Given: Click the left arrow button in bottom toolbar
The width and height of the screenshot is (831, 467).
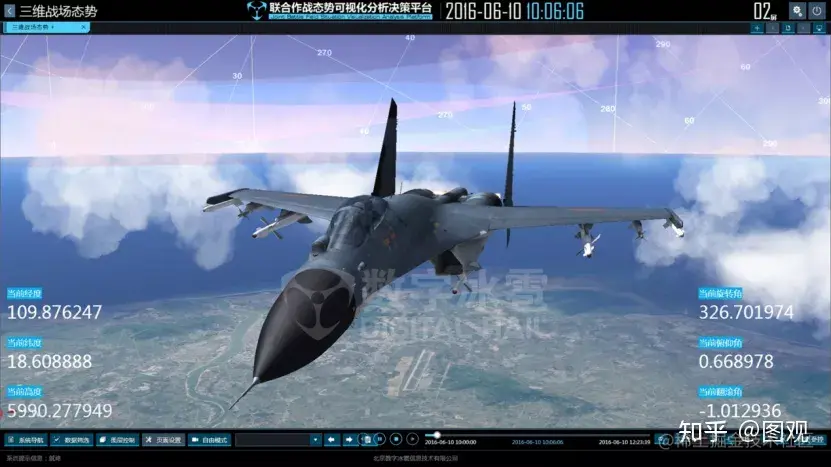Looking at the screenshot, I should pos(333,439).
